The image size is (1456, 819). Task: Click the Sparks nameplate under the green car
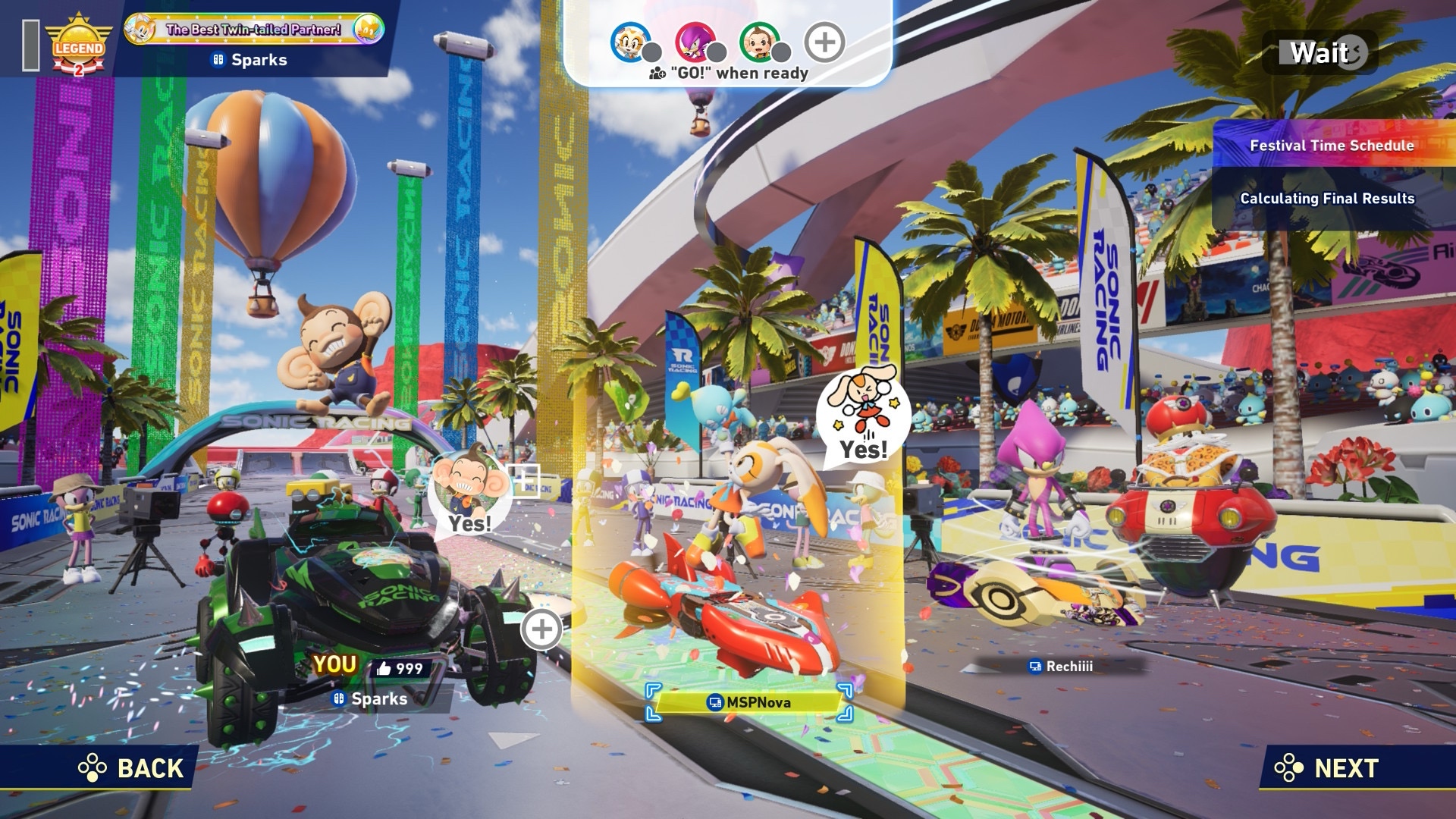point(371,699)
